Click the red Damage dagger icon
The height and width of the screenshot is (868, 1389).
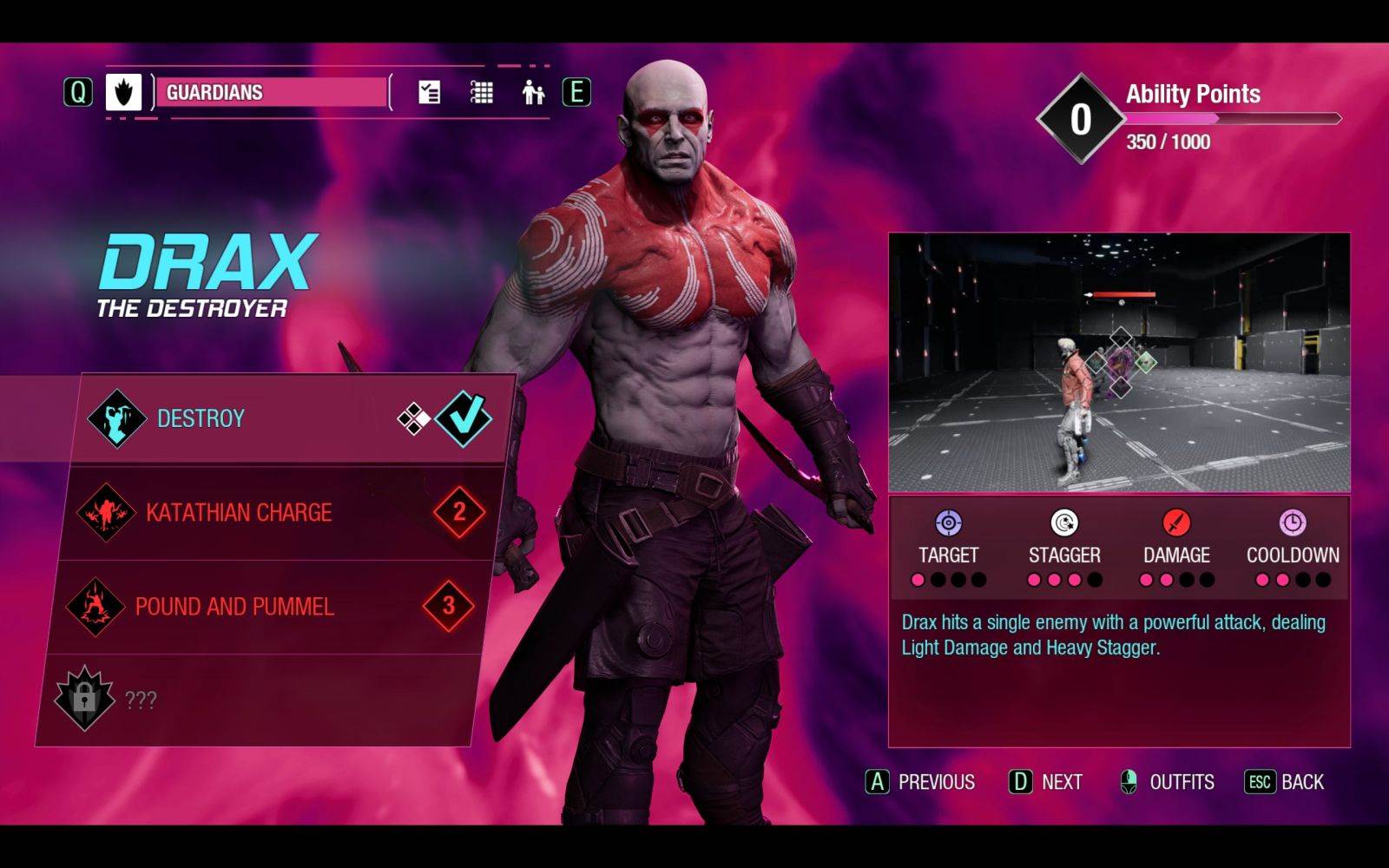[x=1175, y=523]
